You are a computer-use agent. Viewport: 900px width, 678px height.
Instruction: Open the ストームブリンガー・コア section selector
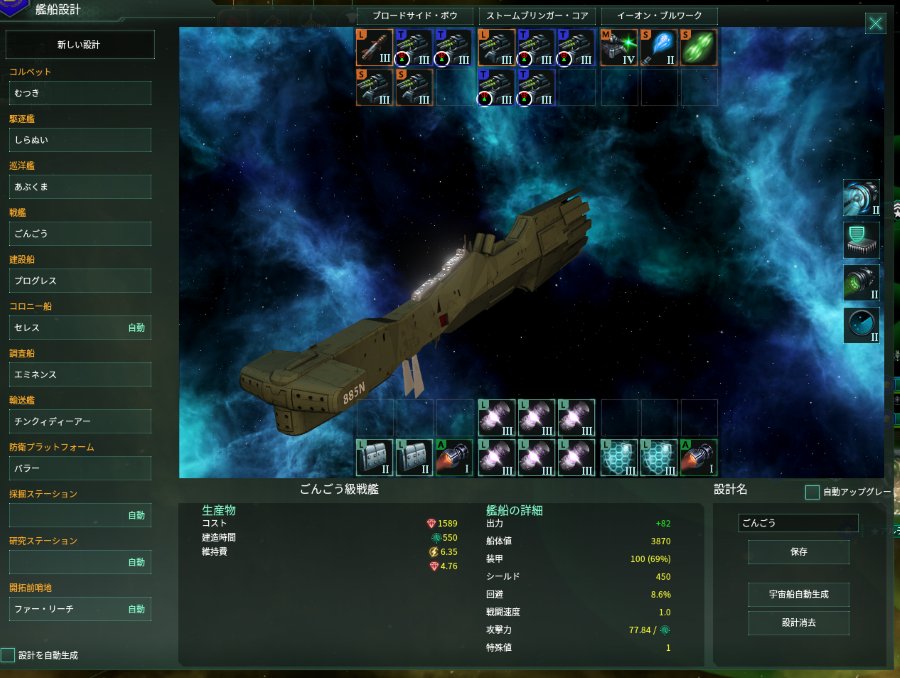(537, 16)
